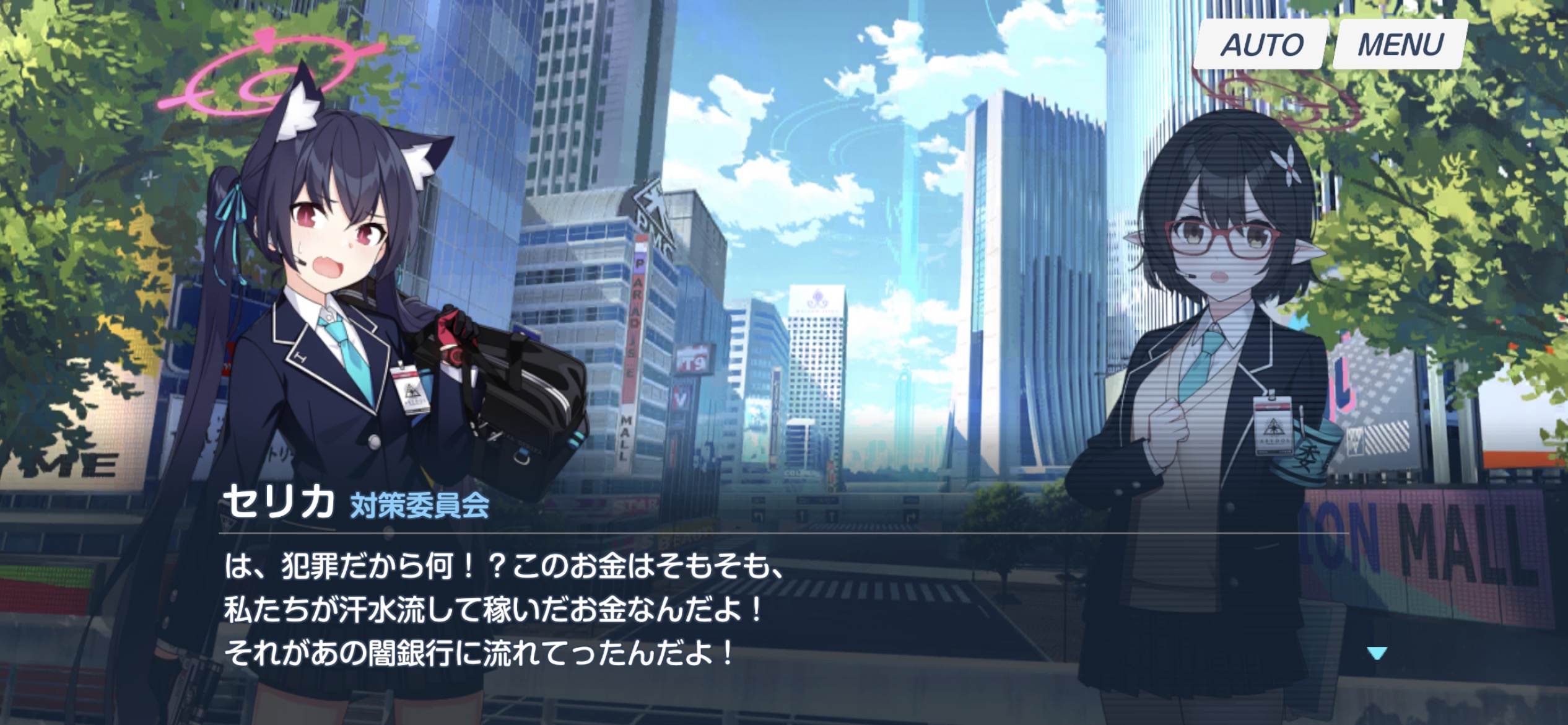This screenshot has width=1568, height=725.
Task: Open the MENU button
Action: click(x=1400, y=45)
